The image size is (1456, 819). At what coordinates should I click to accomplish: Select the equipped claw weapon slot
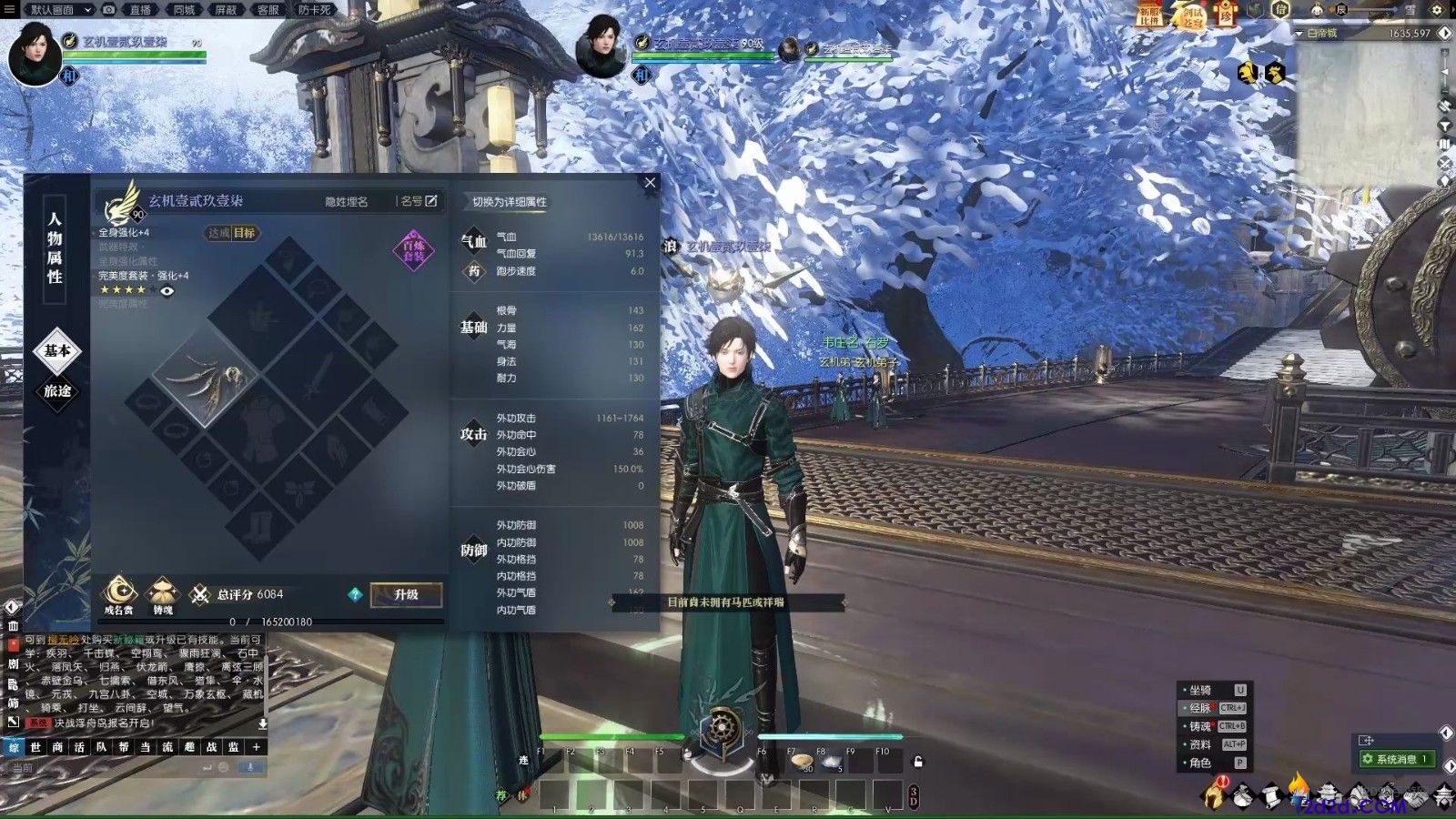[x=206, y=376]
